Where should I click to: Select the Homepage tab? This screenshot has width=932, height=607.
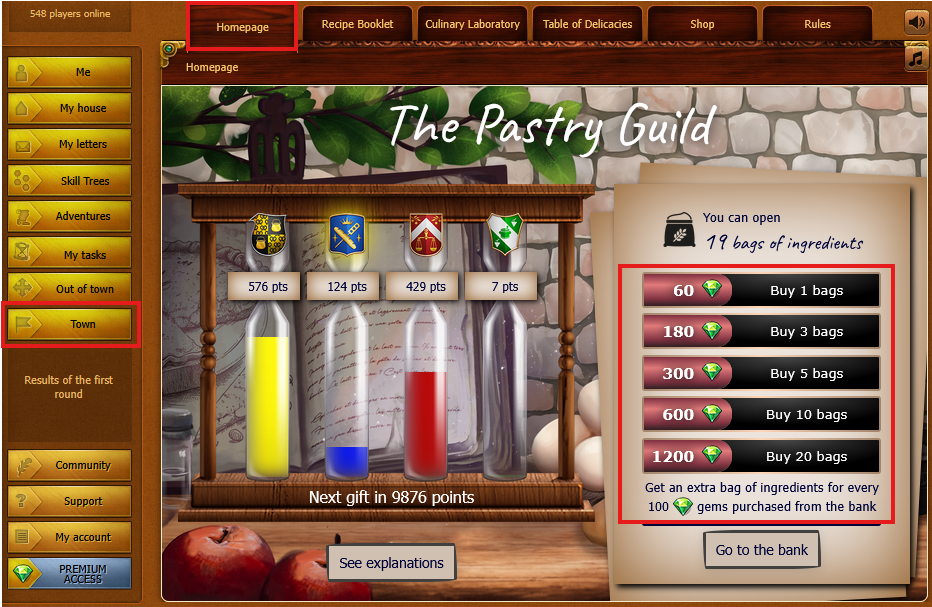[x=242, y=27]
